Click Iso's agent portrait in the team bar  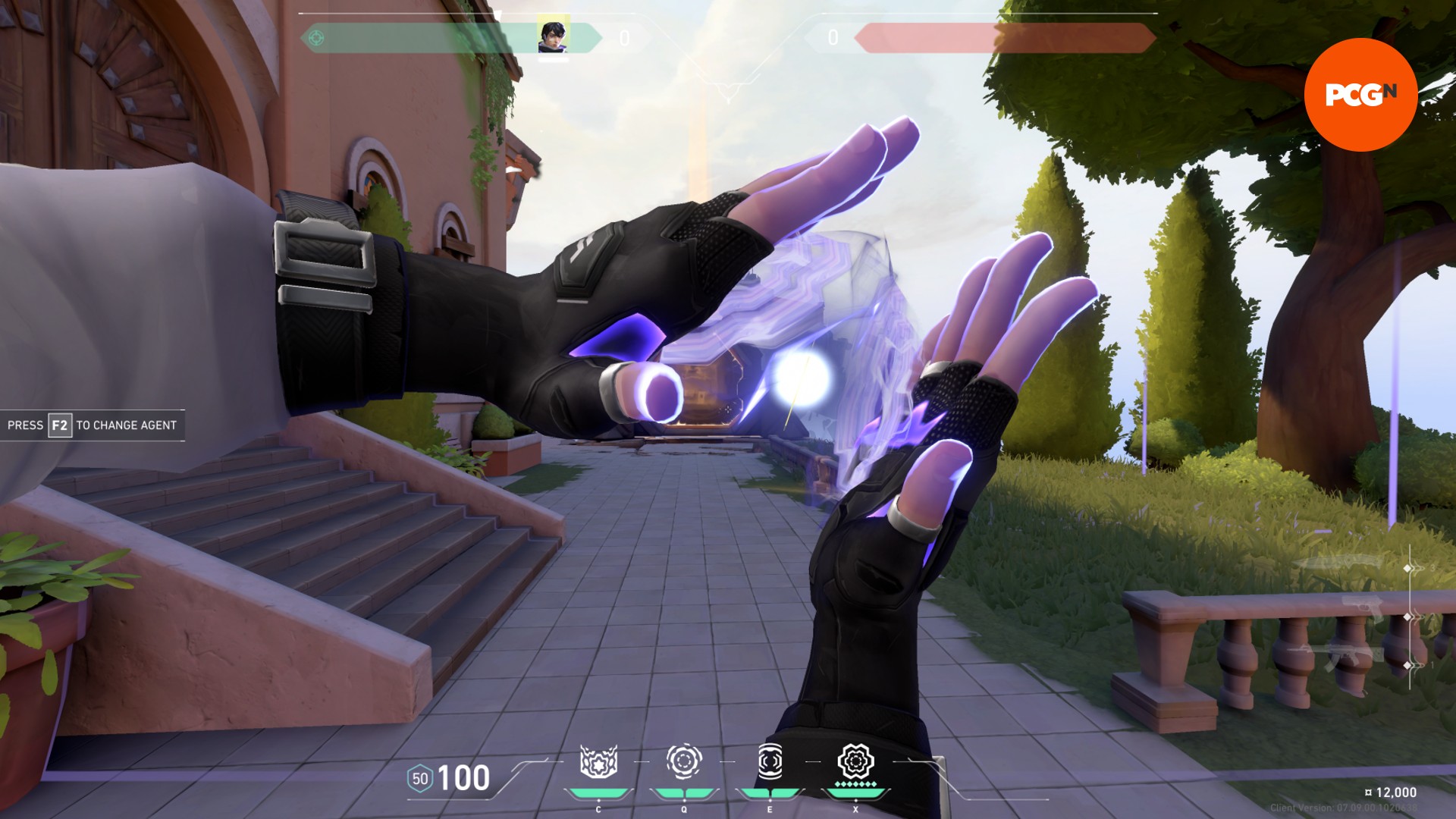point(553,37)
